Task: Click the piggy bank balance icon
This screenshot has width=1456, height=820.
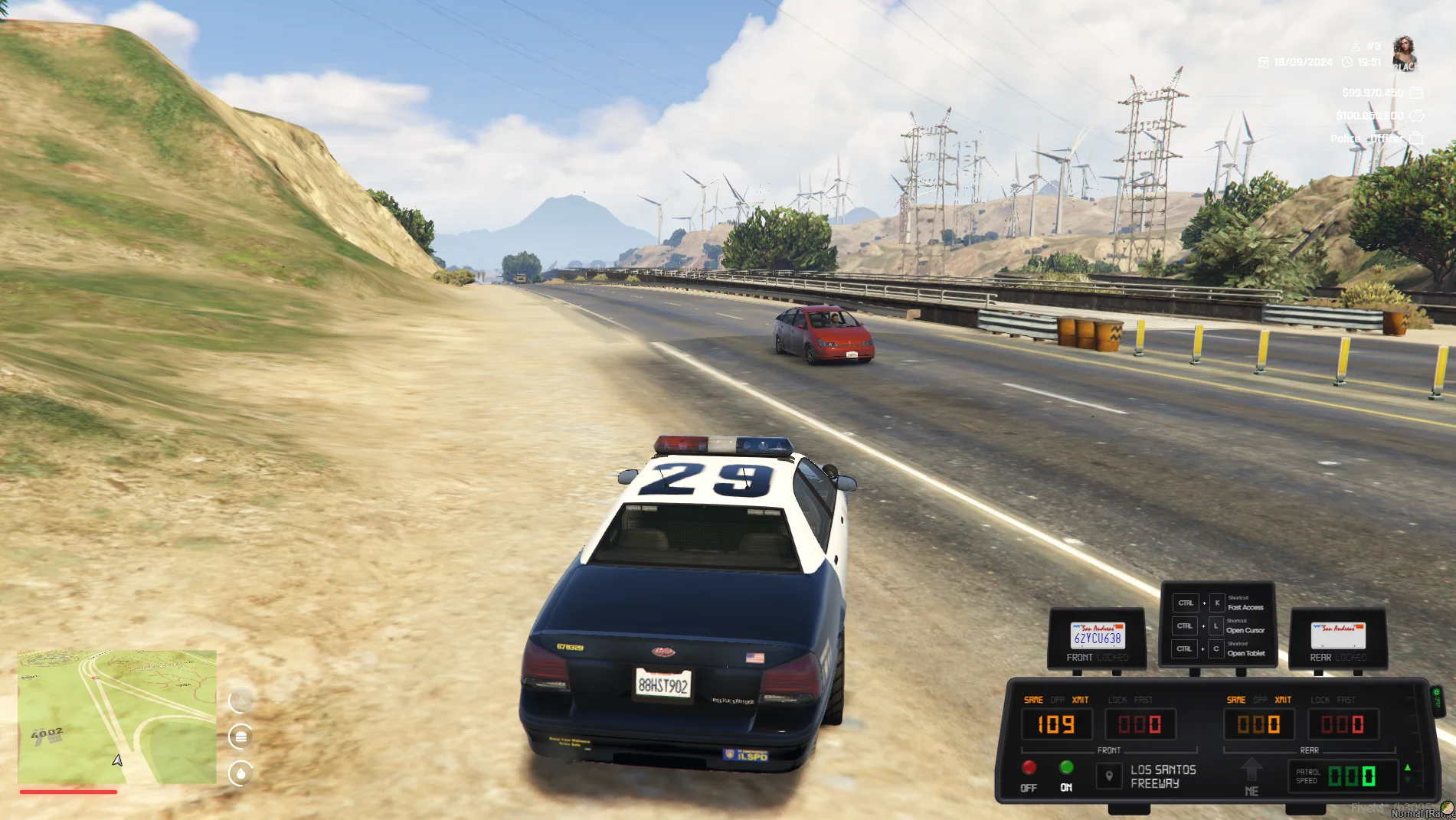Action: tap(1416, 116)
